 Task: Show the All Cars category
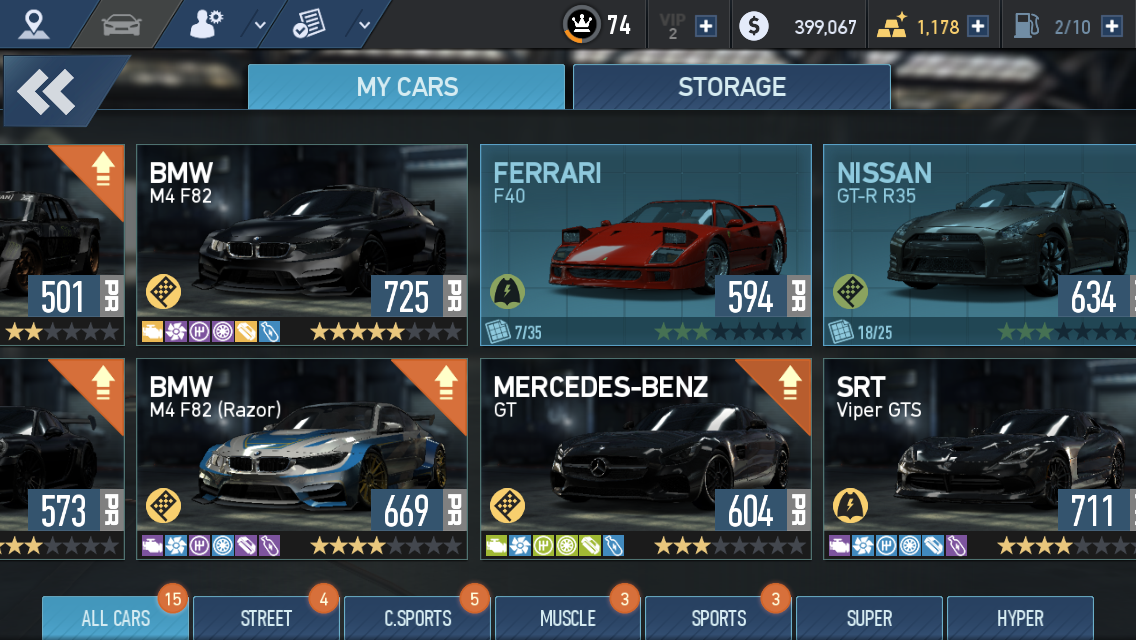115,619
